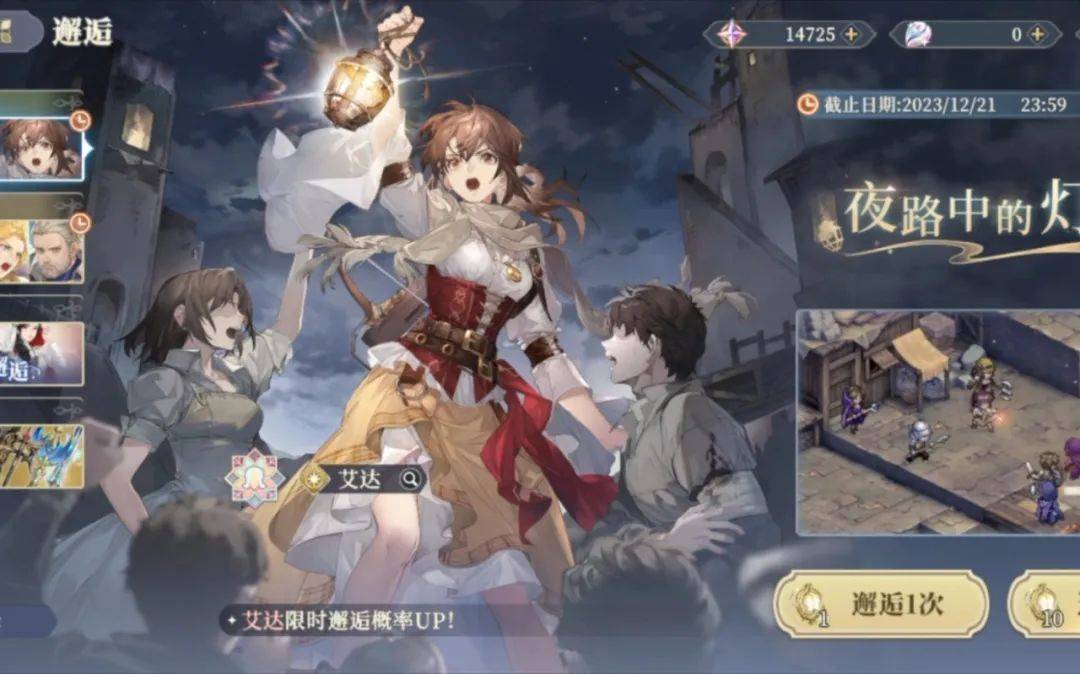Add more purple star crystal currency

coord(851,34)
